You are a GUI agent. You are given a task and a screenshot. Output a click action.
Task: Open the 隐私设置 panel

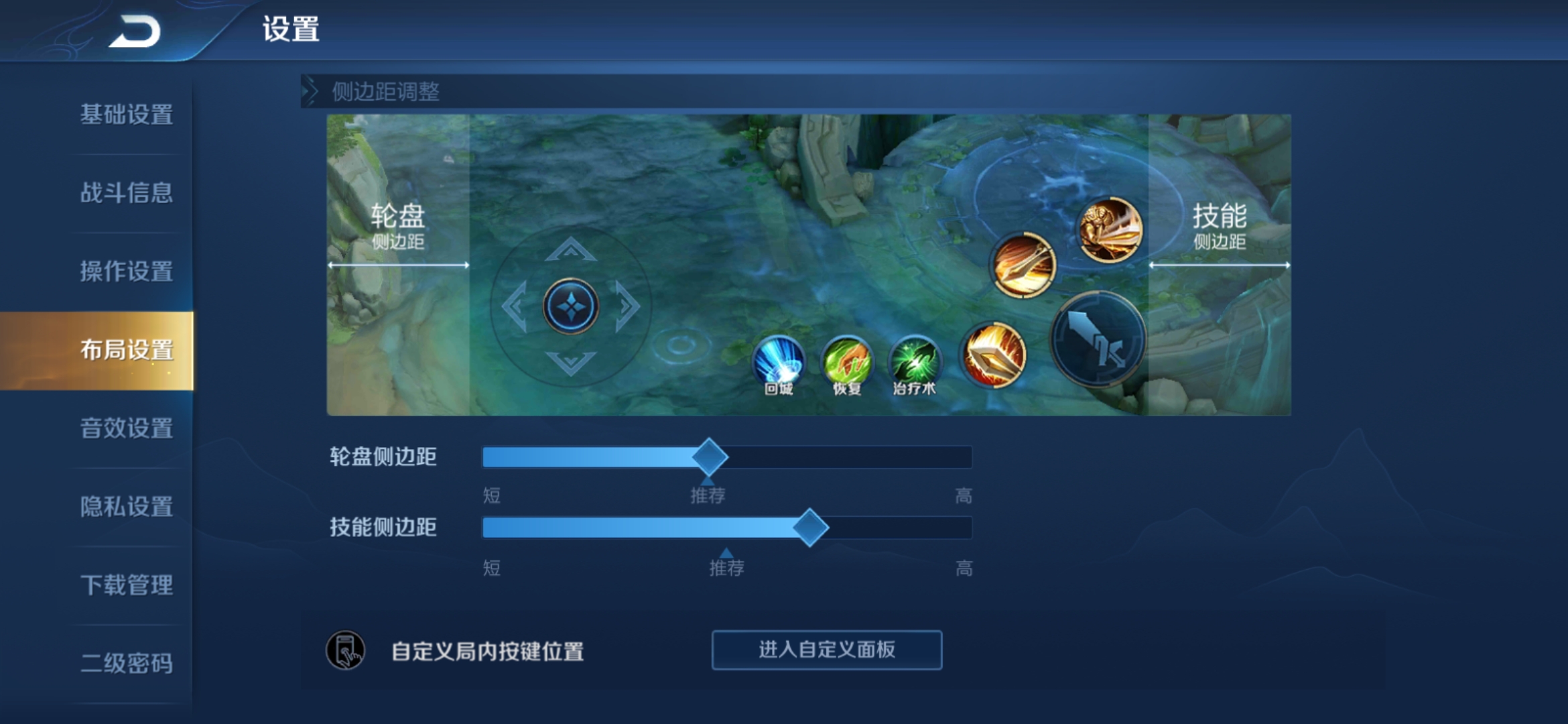pyautogui.click(x=126, y=507)
